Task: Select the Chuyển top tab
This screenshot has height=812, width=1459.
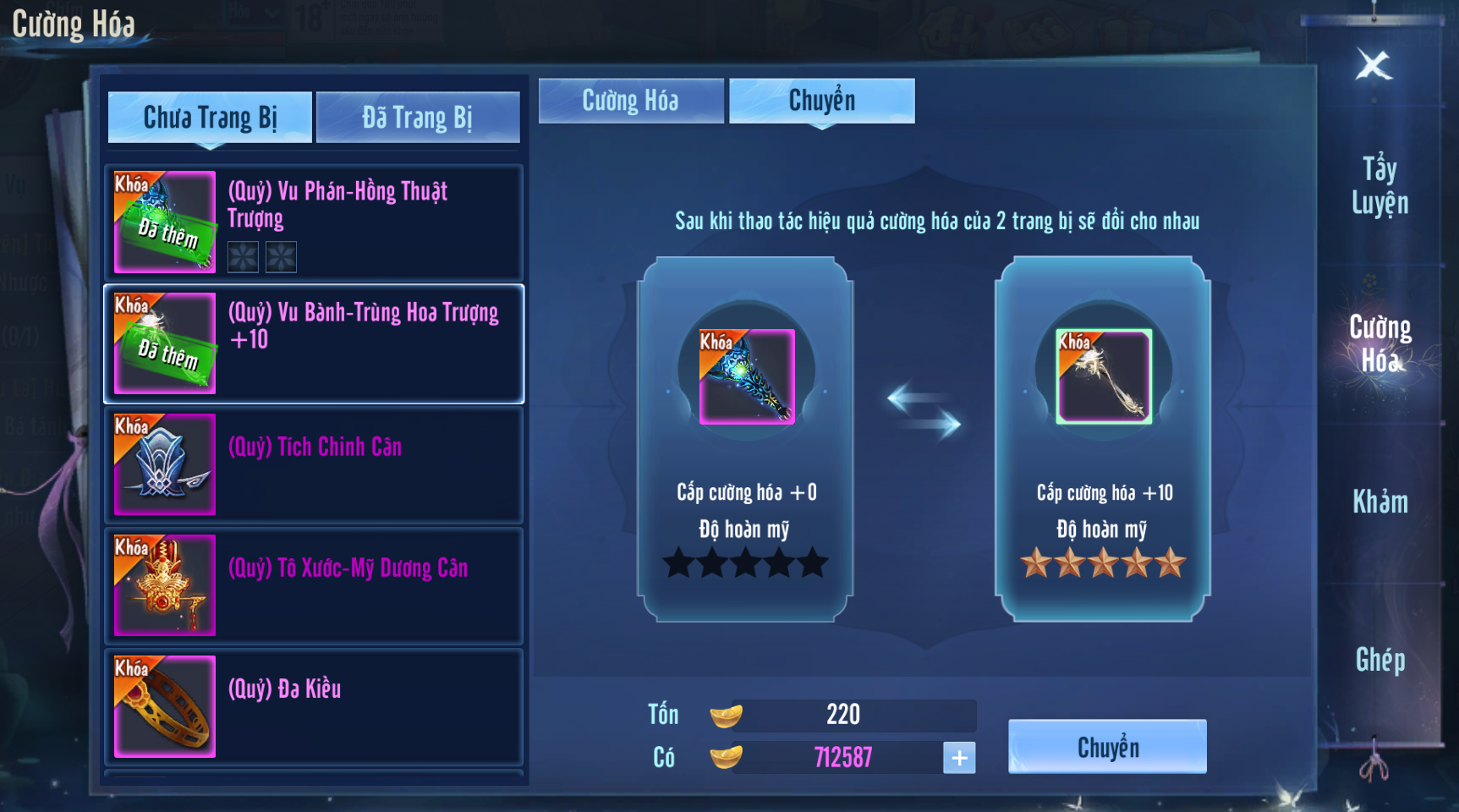Action: tap(821, 101)
